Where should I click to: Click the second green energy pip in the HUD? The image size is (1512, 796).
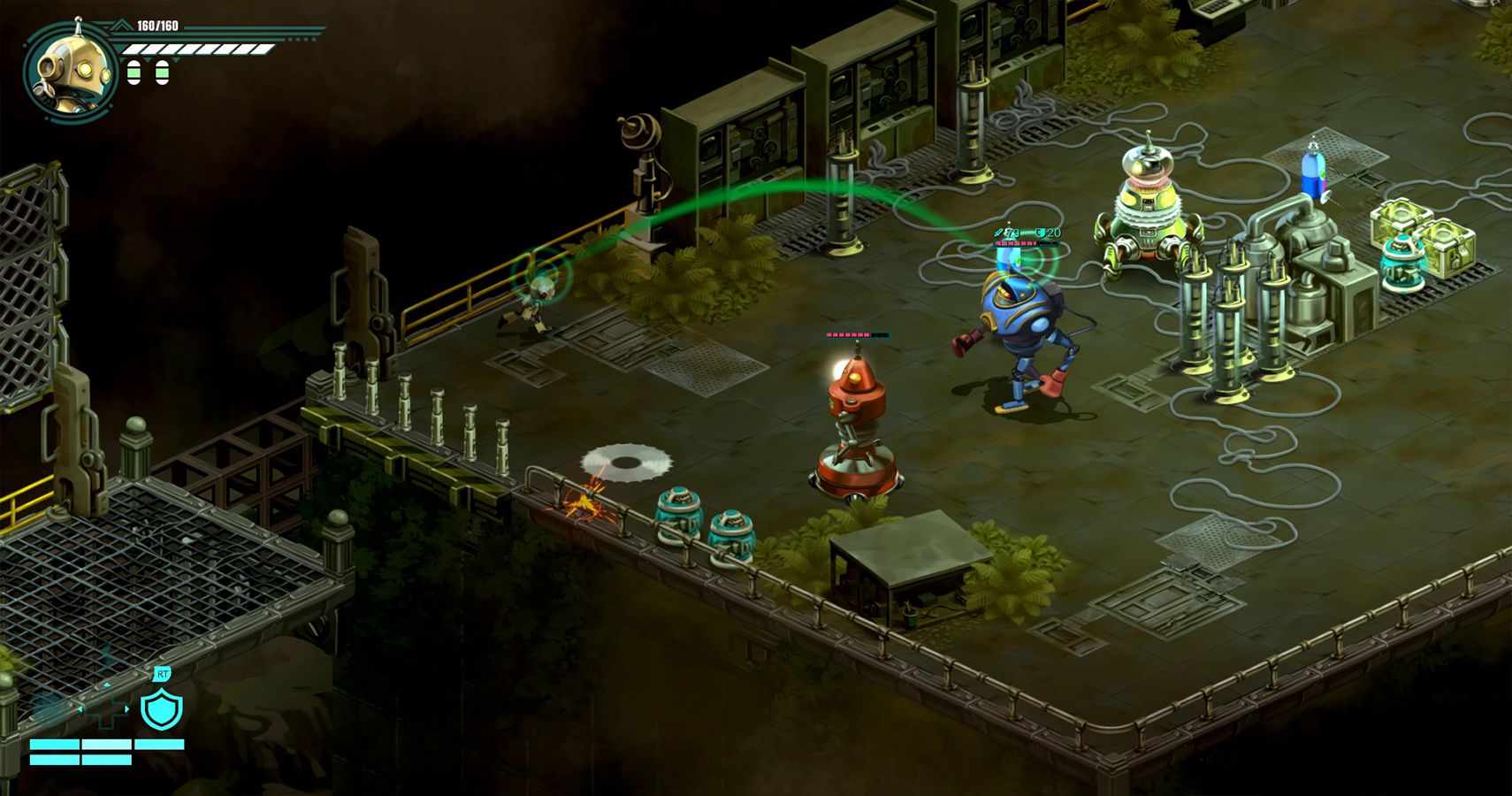tap(163, 73)
